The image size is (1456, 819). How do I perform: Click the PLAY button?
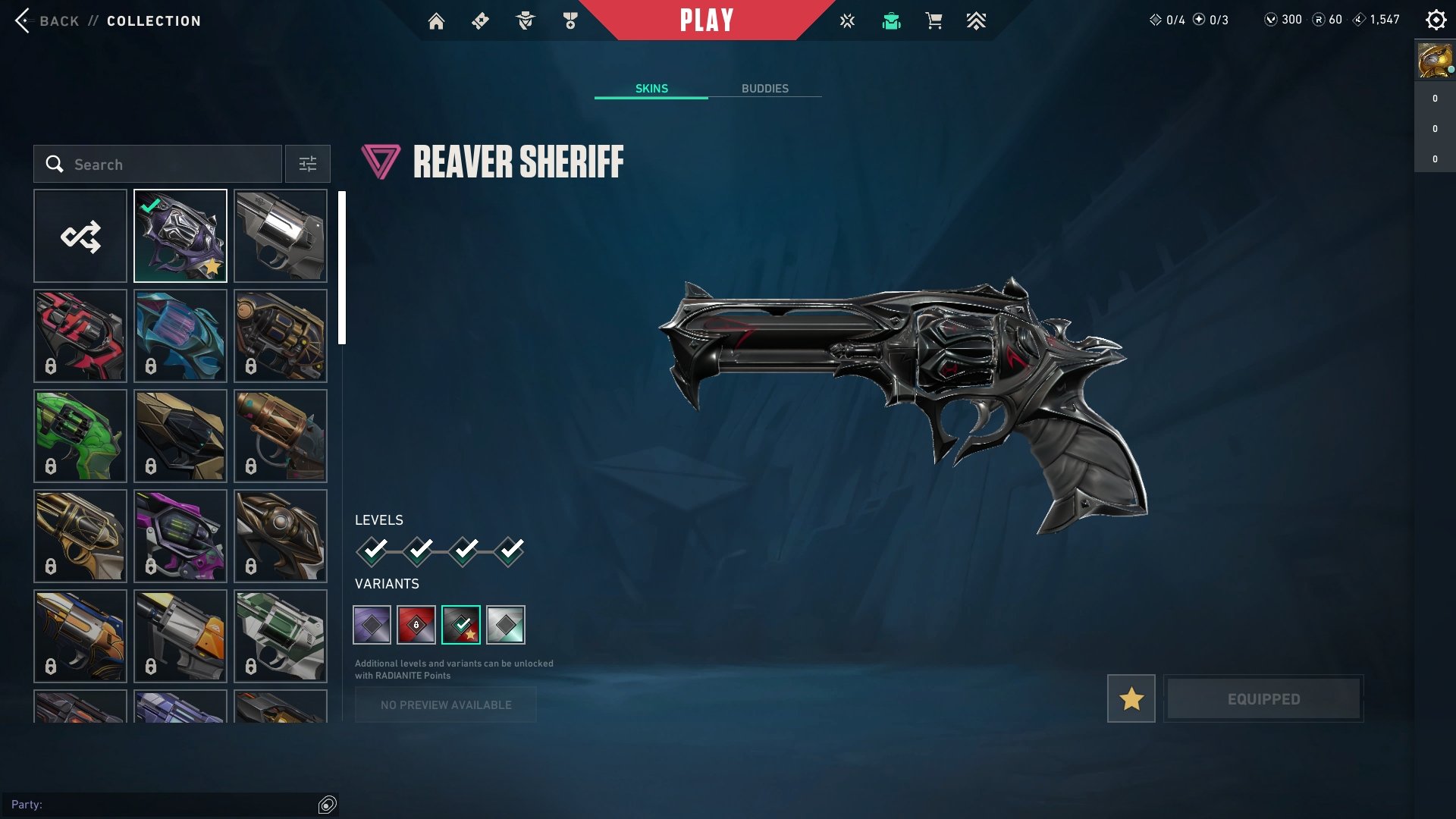[708, 20]
